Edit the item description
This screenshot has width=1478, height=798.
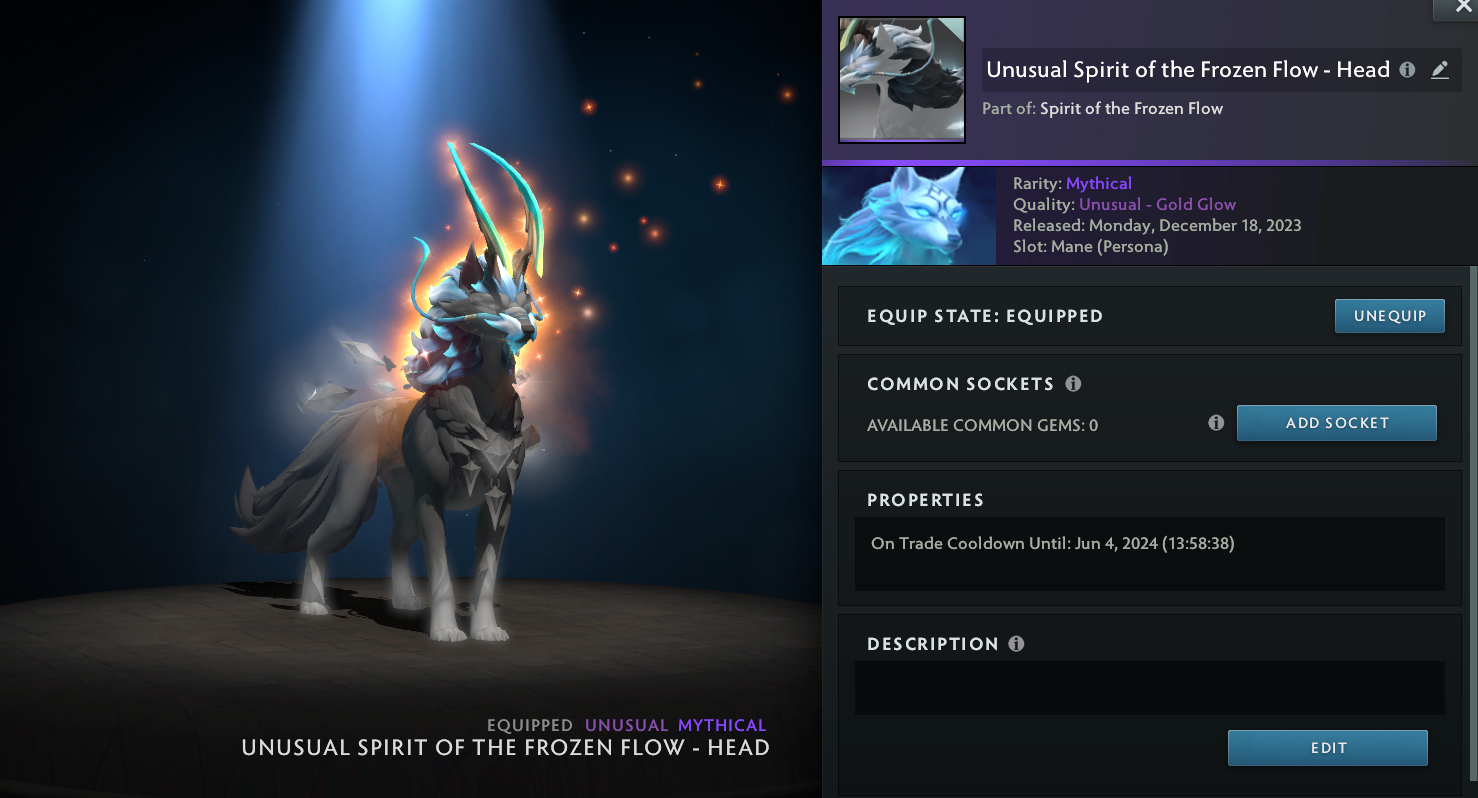coord(1327,748)
